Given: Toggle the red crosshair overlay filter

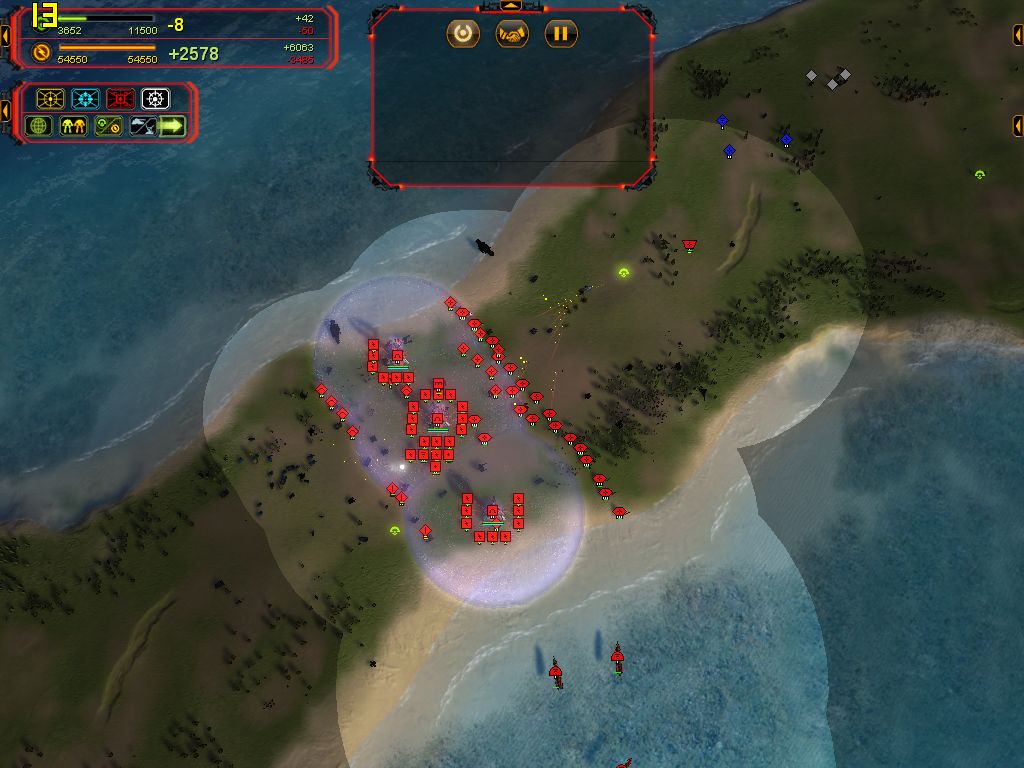Looking at the screenshot, I should [120, 99].
